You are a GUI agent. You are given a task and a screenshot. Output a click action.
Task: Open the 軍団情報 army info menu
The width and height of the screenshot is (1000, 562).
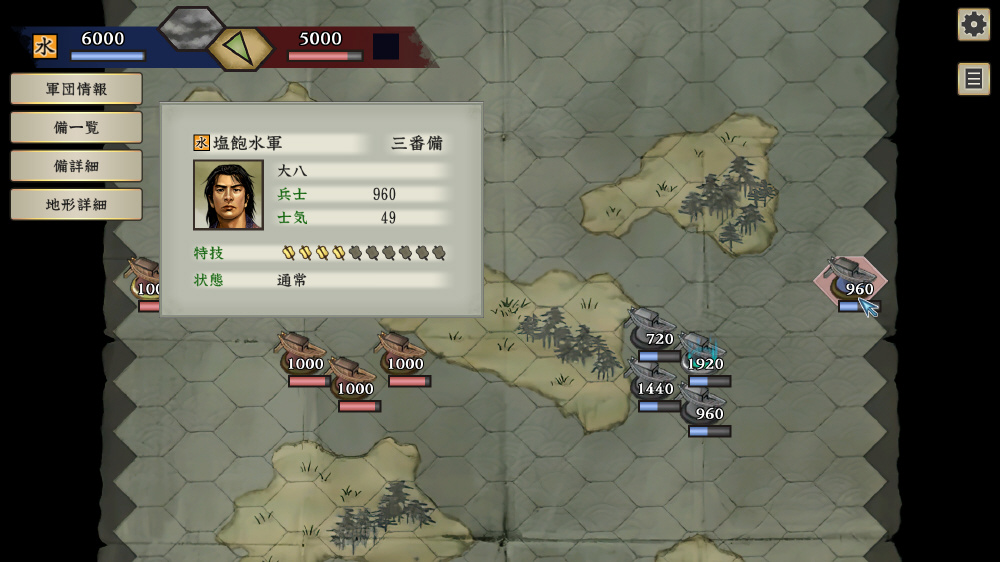(76, 89)
